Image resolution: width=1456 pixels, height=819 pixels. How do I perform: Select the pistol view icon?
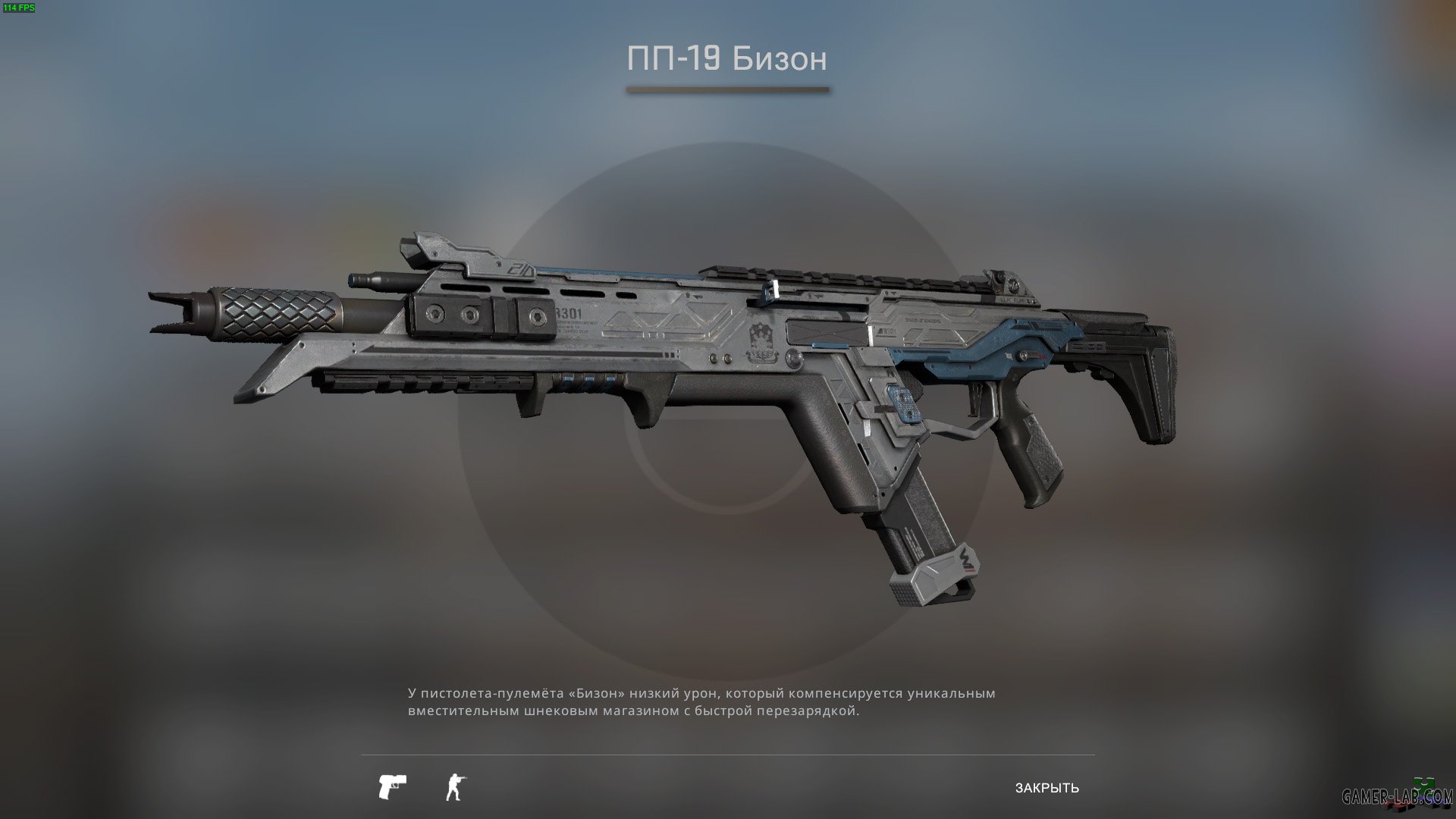click(x=391, y=786)
